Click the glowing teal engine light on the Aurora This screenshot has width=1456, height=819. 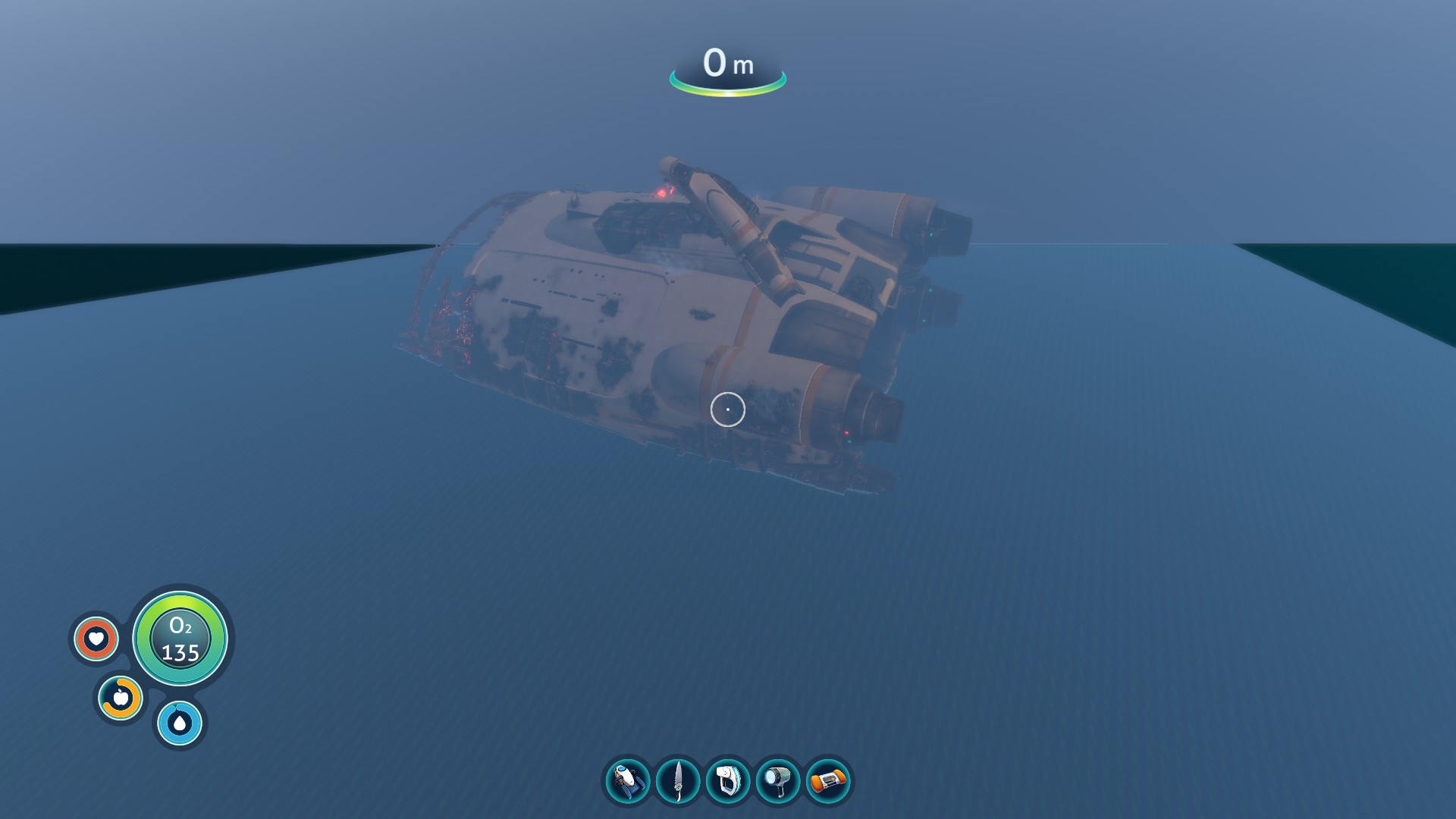pos(930,235)
